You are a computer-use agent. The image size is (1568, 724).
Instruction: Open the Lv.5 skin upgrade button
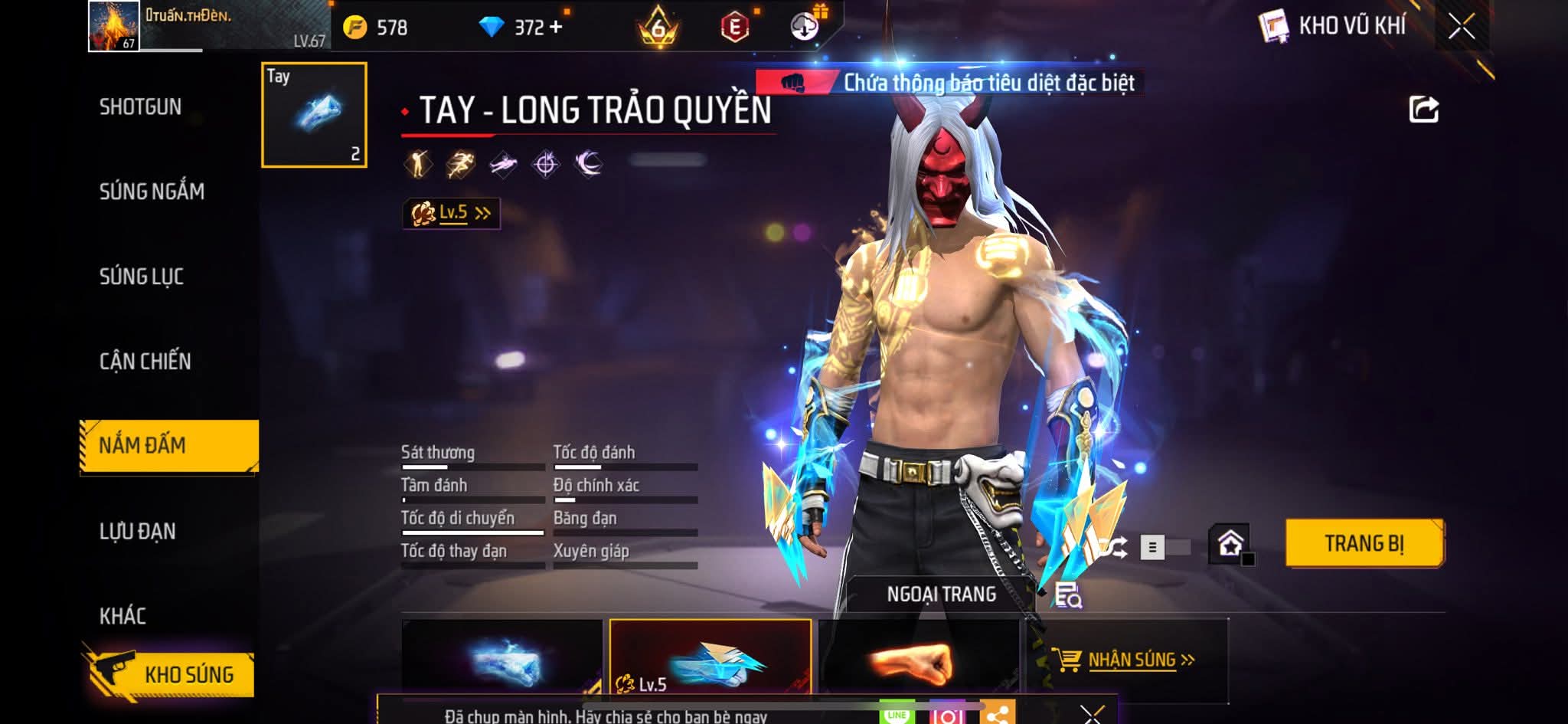point(452,213)
